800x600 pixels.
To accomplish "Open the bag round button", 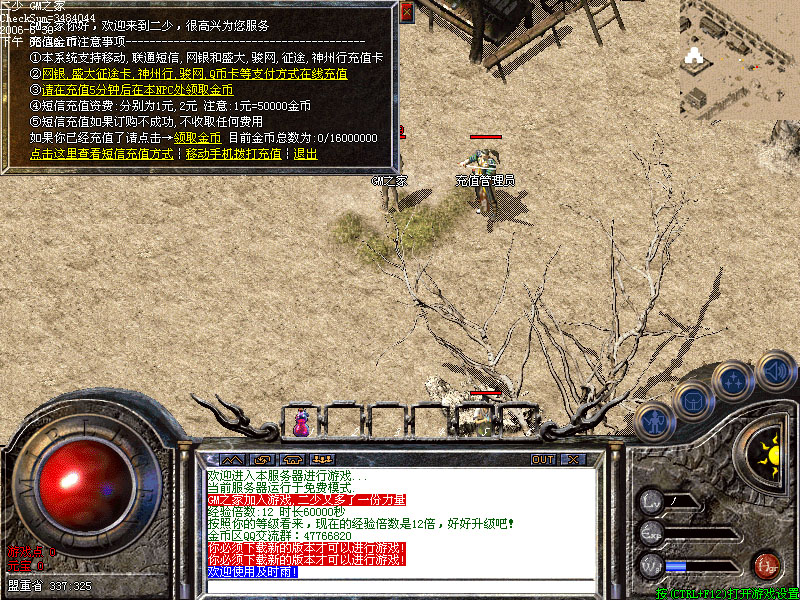I will pyautogui.click(x=692, y=402).
